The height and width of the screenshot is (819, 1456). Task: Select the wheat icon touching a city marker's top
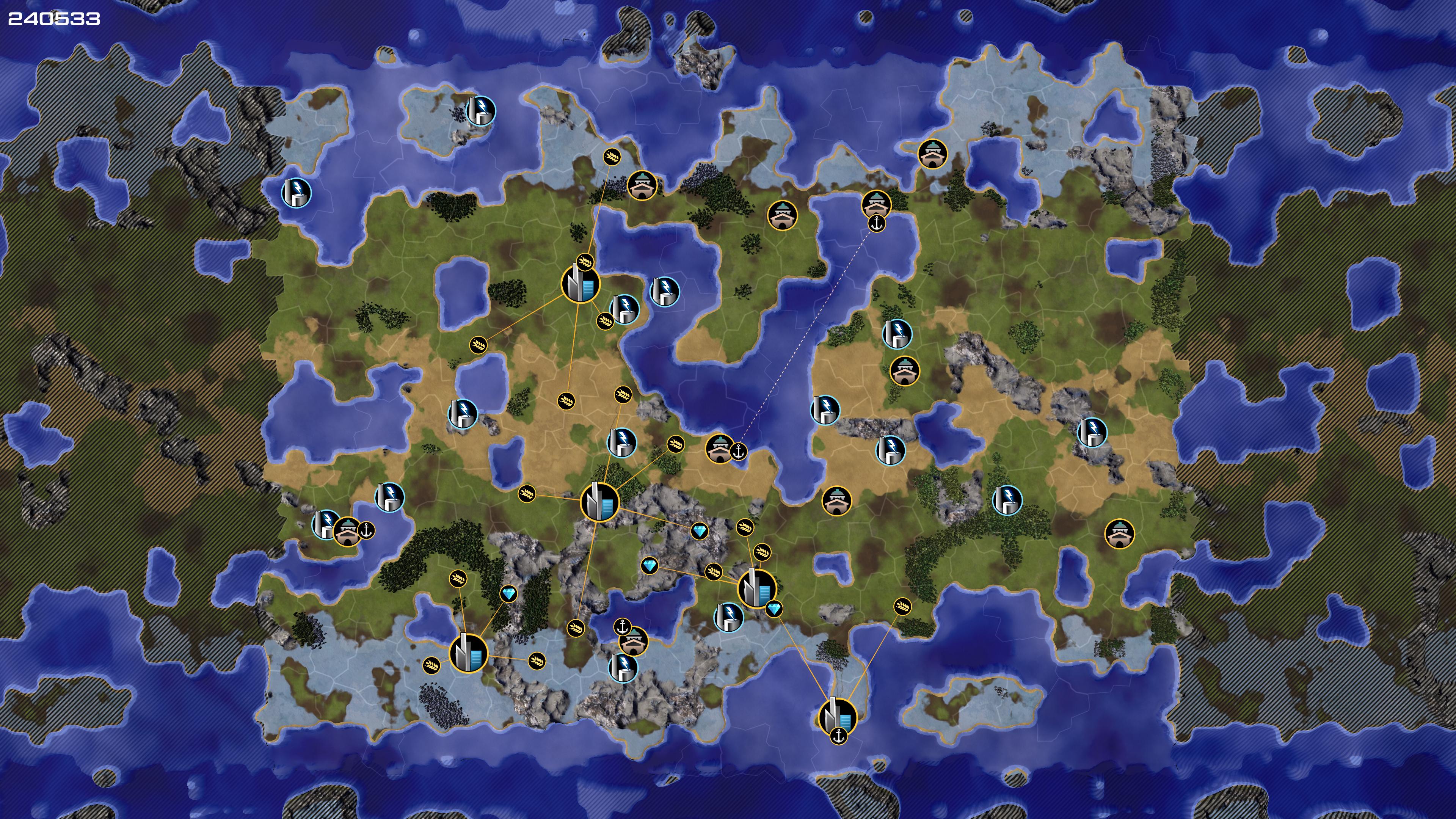585,262
